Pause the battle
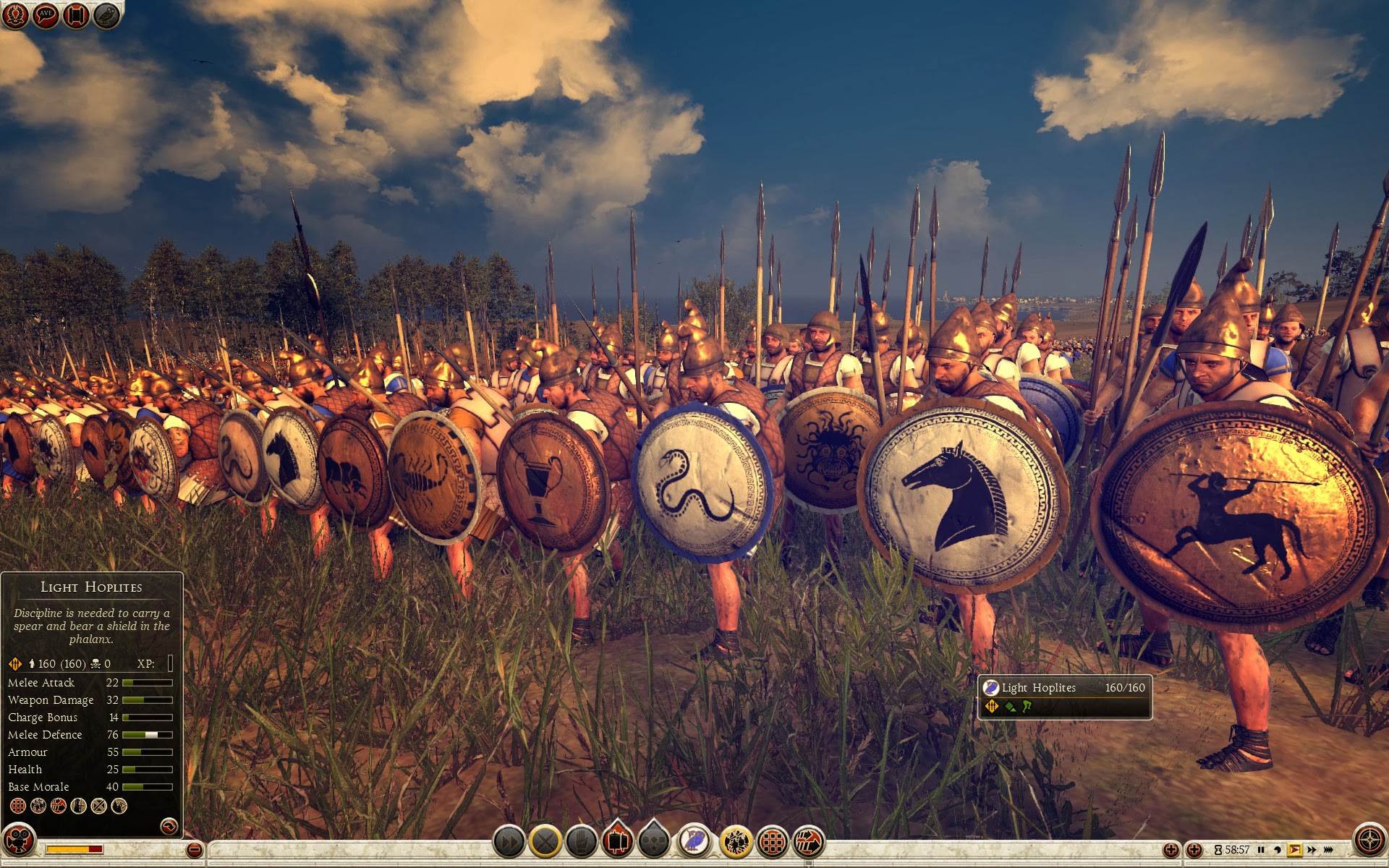 [x=1261, y=850]
